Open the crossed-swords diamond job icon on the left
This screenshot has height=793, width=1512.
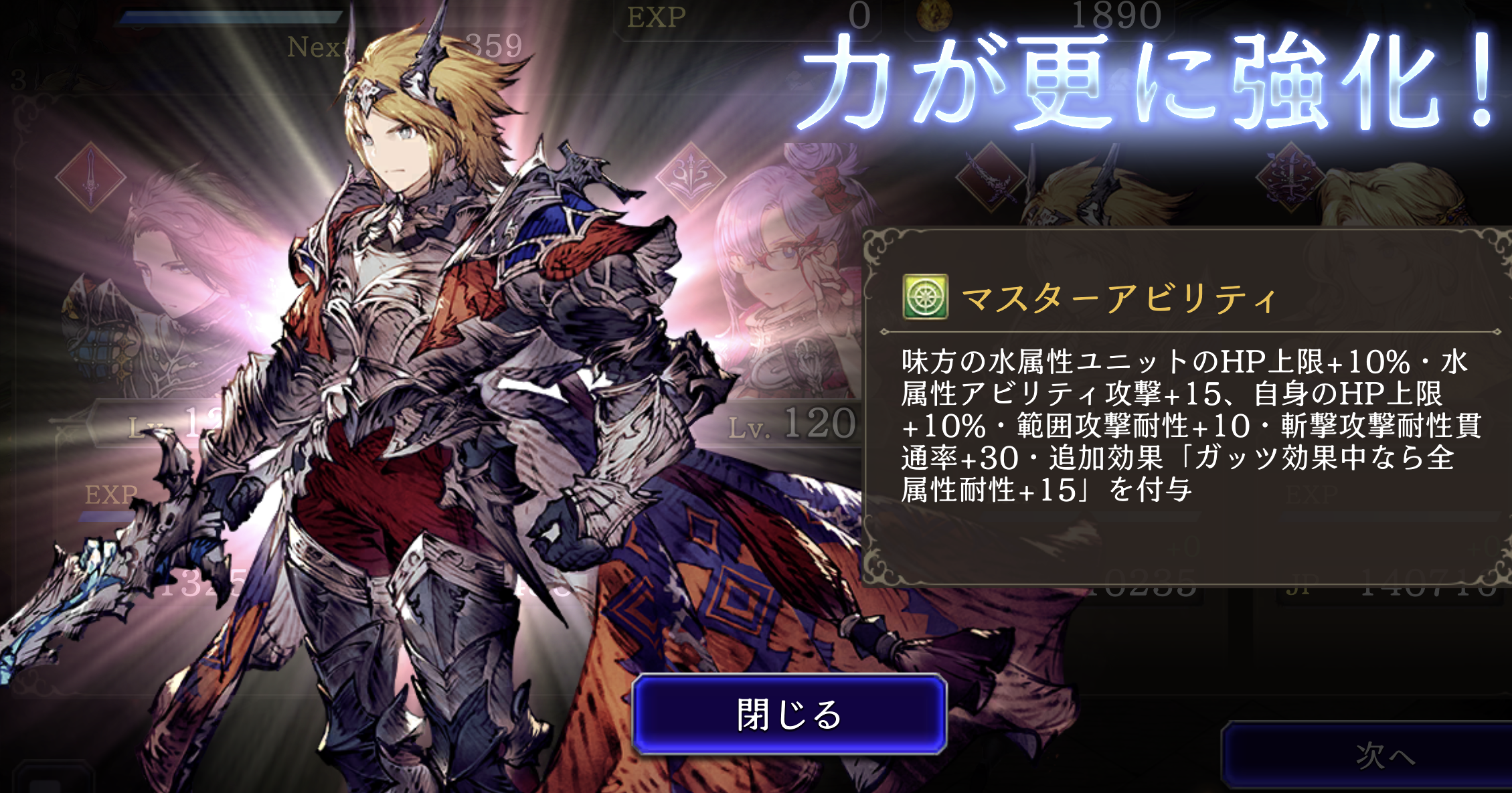coord(90,177)
